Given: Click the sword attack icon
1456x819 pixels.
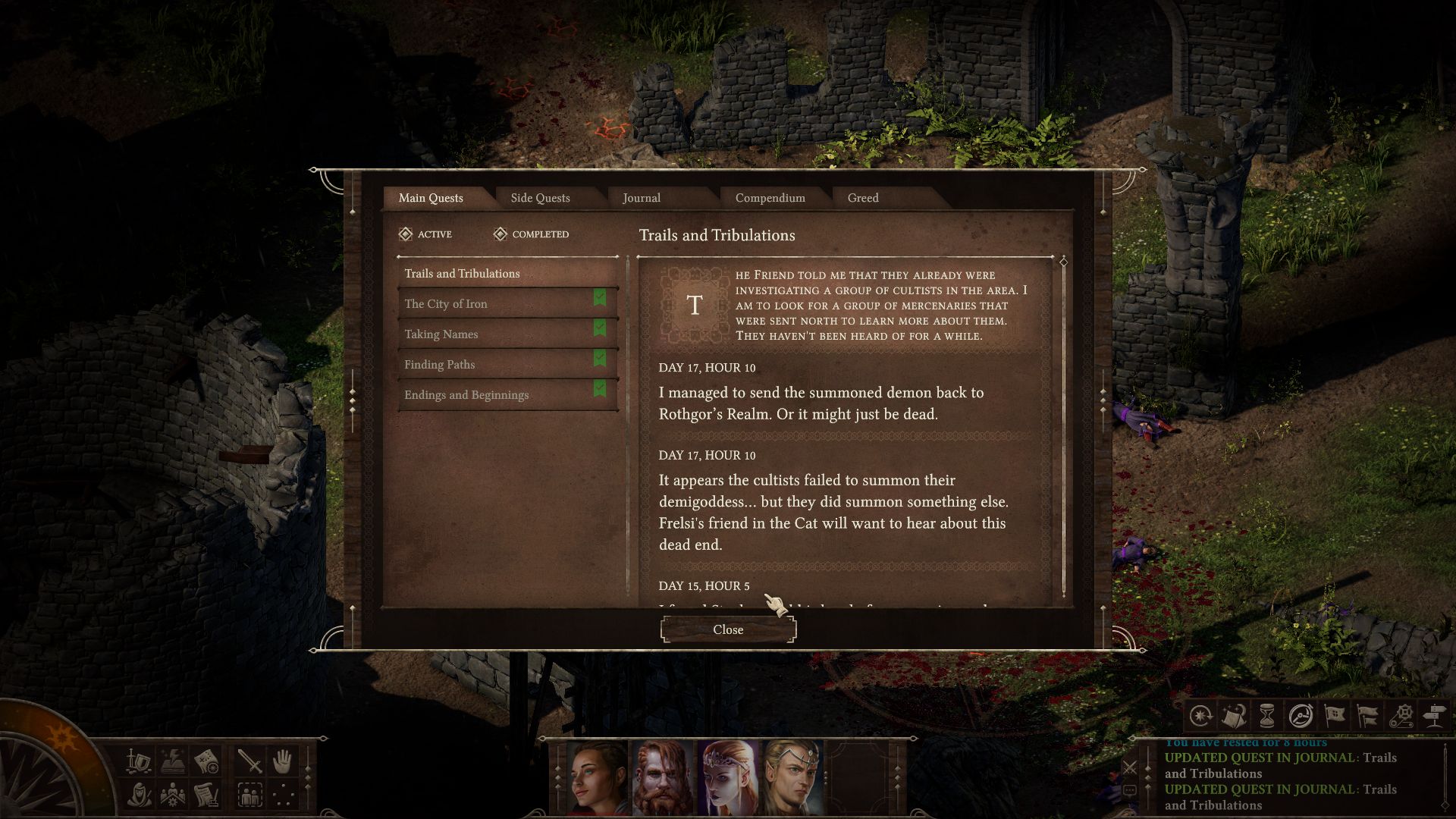Looking at the screenshot, I should coord(249,761).
